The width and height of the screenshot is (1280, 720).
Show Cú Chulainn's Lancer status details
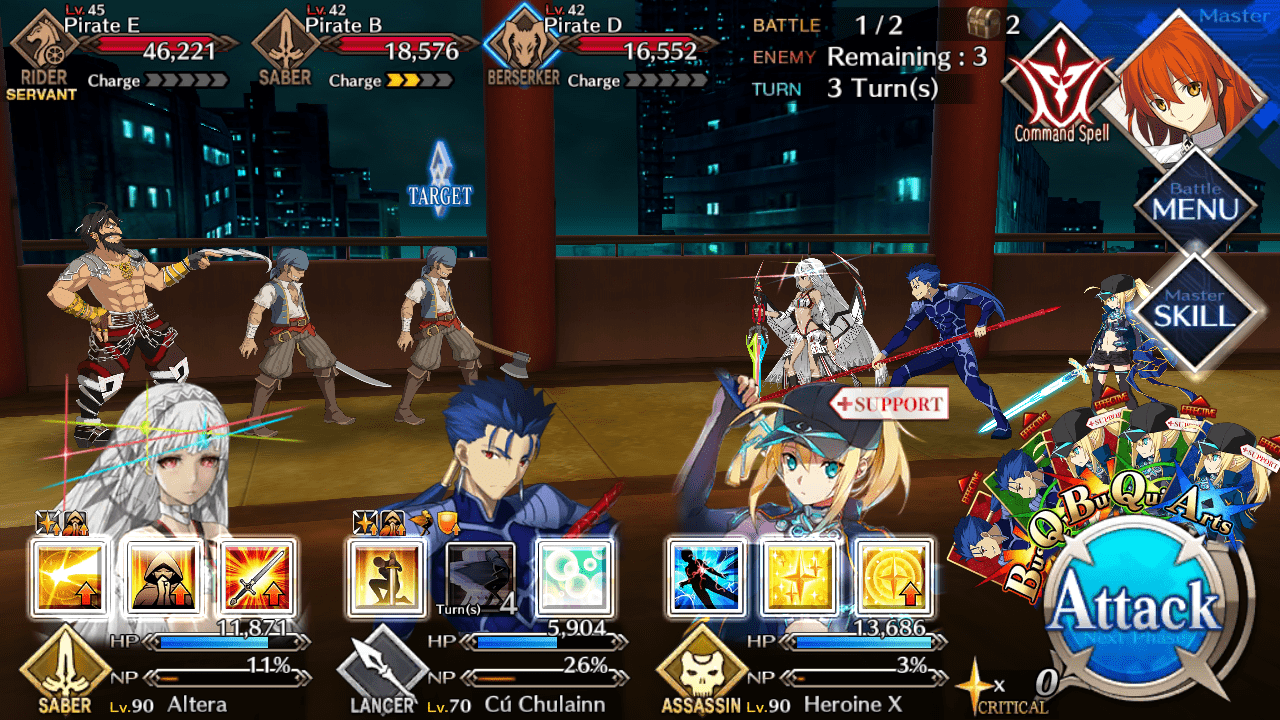click(382, 673)
